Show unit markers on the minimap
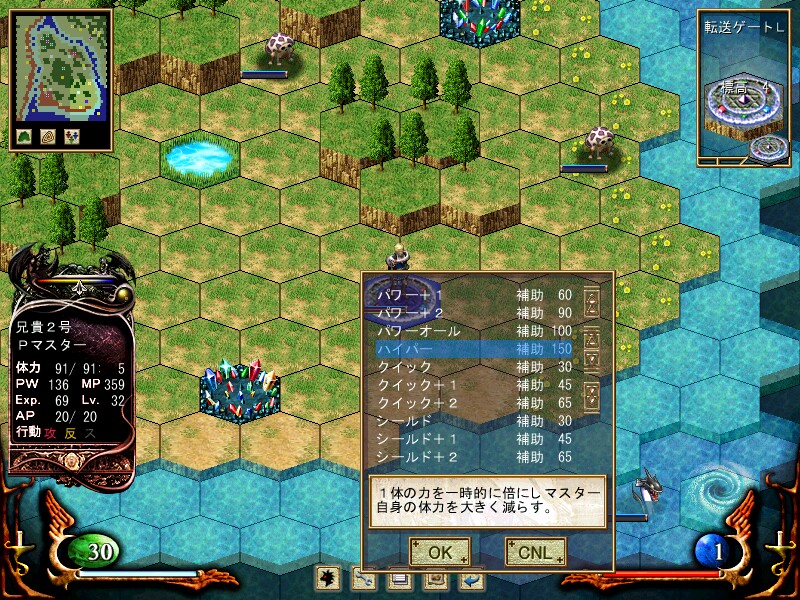This screenshot has width=800, height=600. tap(71, 137)
